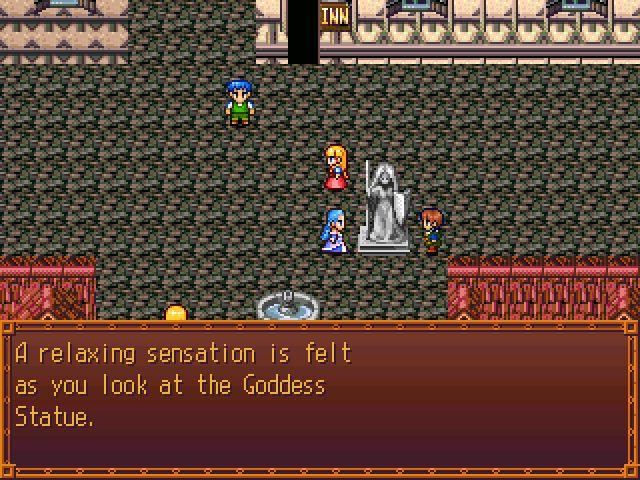Image resolution: width=640 pixels, height=480 pixels.
Task: Advance the Goddess Statue message box
Action: coord(320,398)
